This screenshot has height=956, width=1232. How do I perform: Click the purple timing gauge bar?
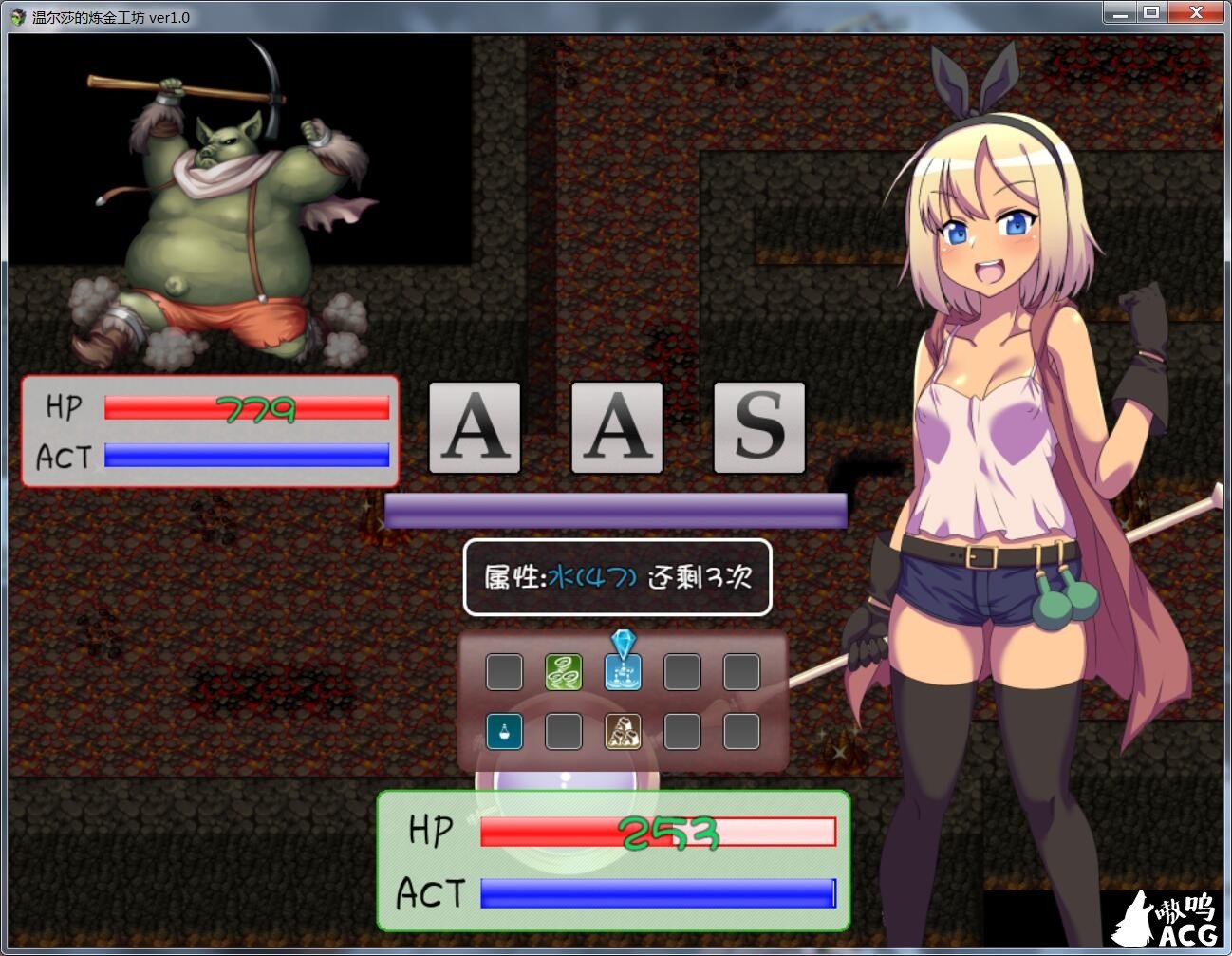(615, 510)
